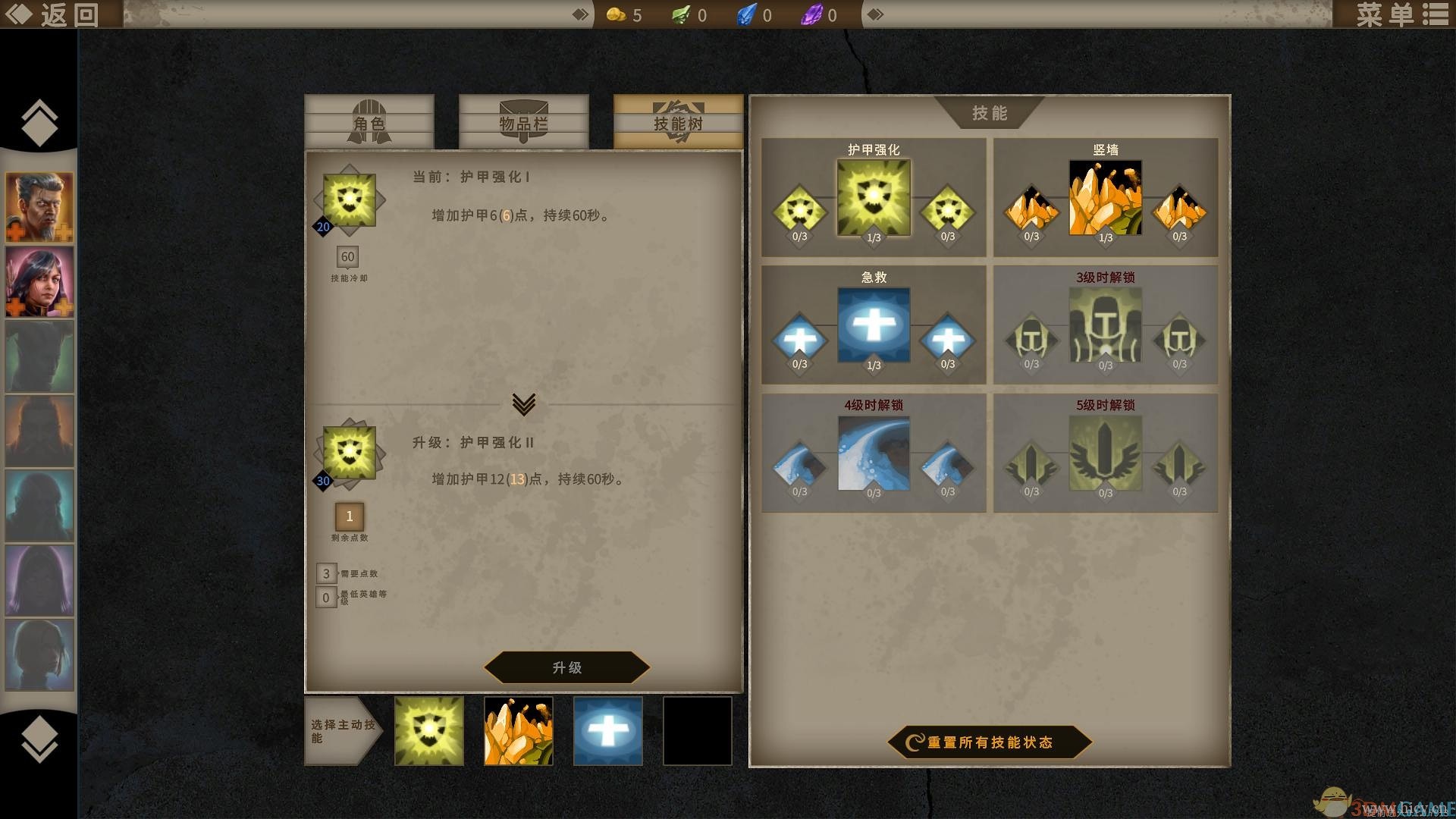Image resolution: width=1456 pixels, height=819 pixels.
Task: Select the first aid active skill thumbnail
Action: tap(607, 730)
